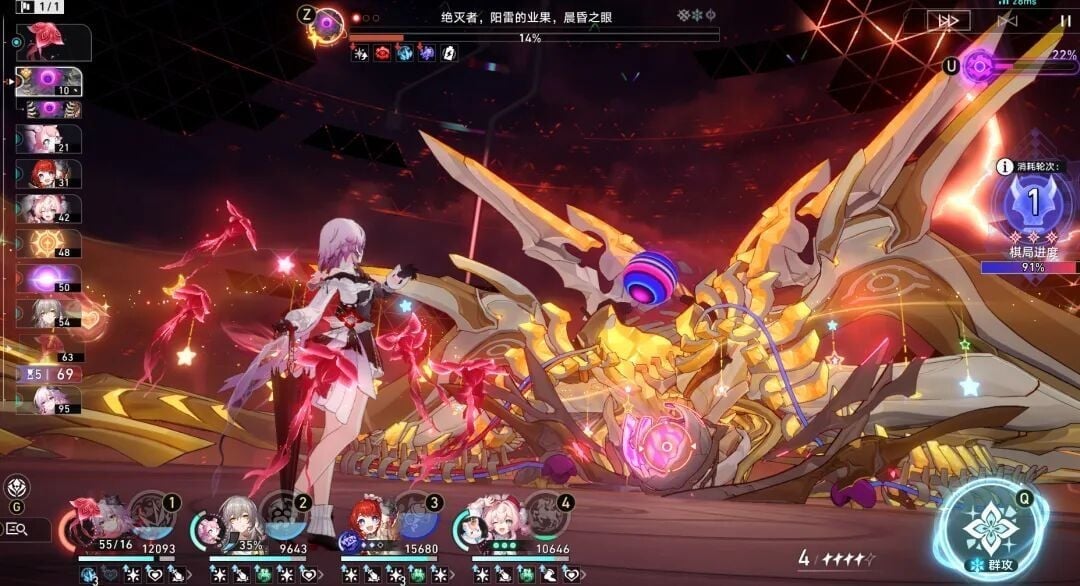Image resolution: width=1080 pixels, height=586 pixels.
Task: Select the turn order entry numbered 31
Action: 48,174
